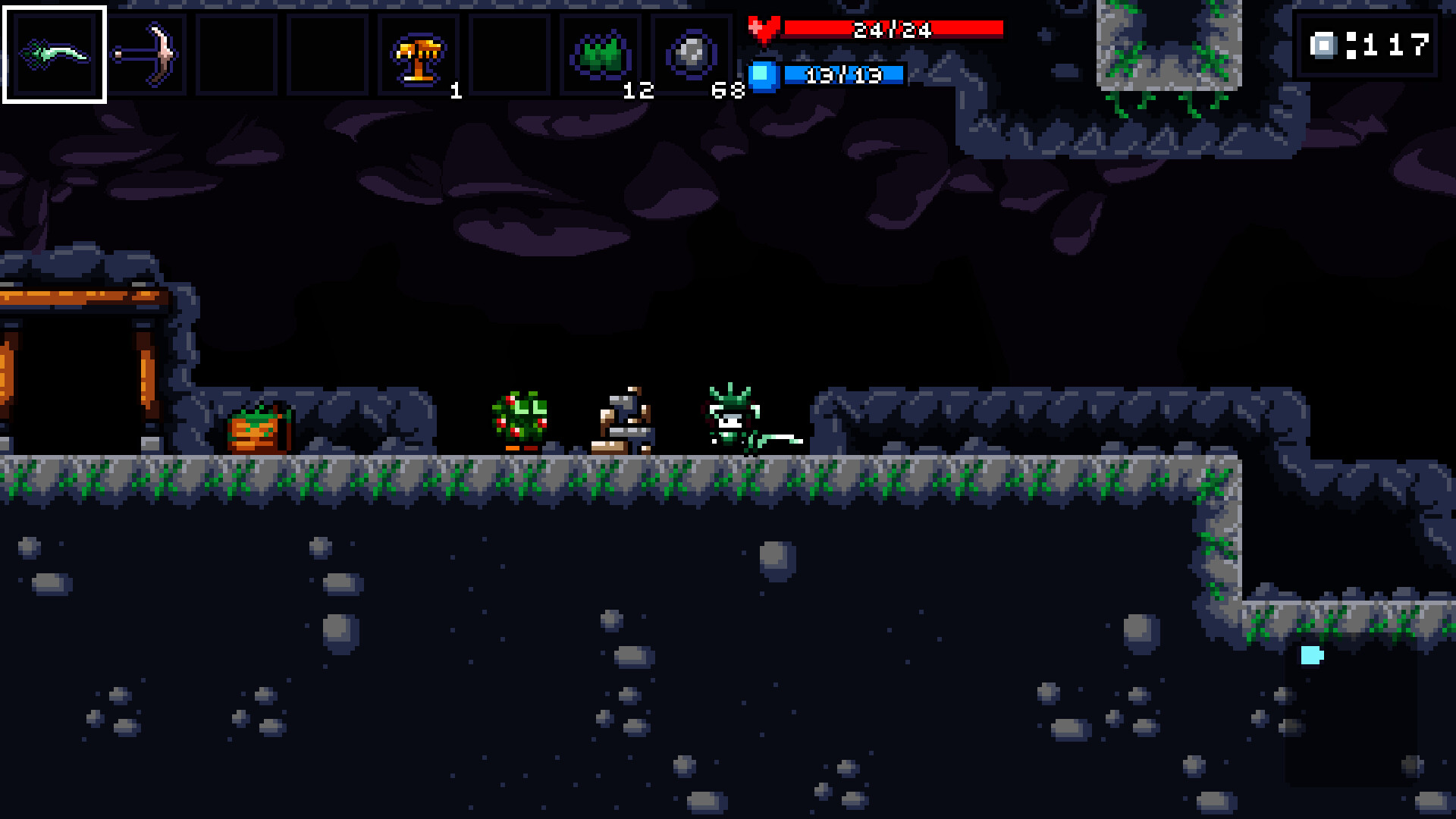Click the anvil crafting station
Viewport: 1456px width, 819px height.
pyautogui.click(x=623, y=417)
